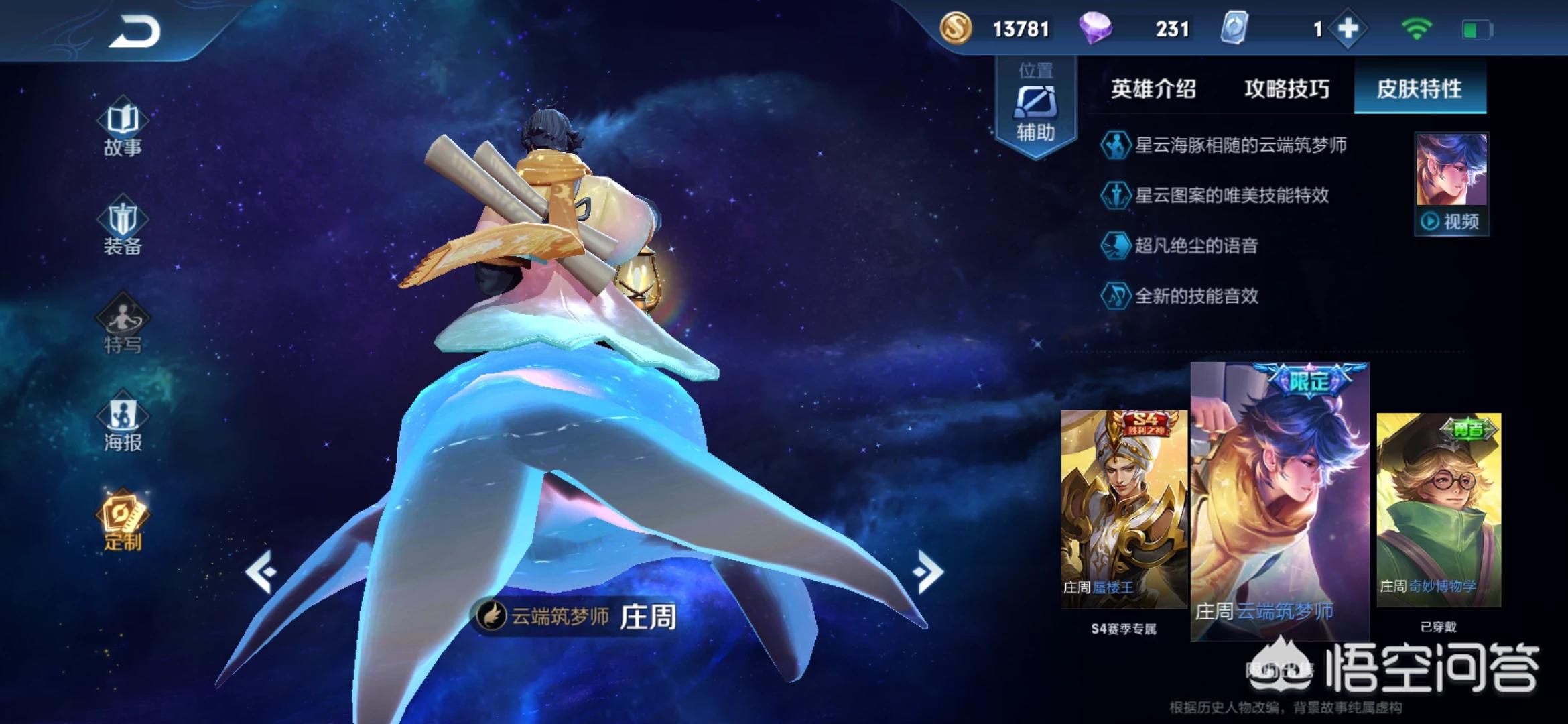Screen dimensions: 1568x724
Task: Open the 装备 equipment section
Action: click(x=123, y=228)
